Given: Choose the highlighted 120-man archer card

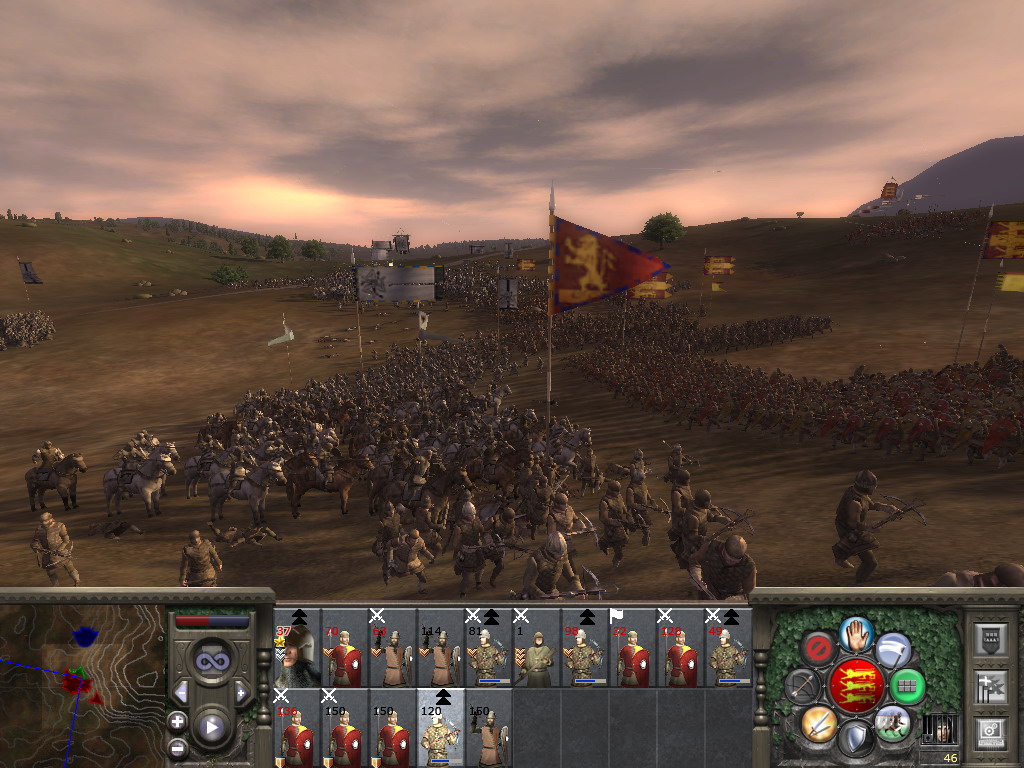Looking at the screenshot, I should point(440,728).
